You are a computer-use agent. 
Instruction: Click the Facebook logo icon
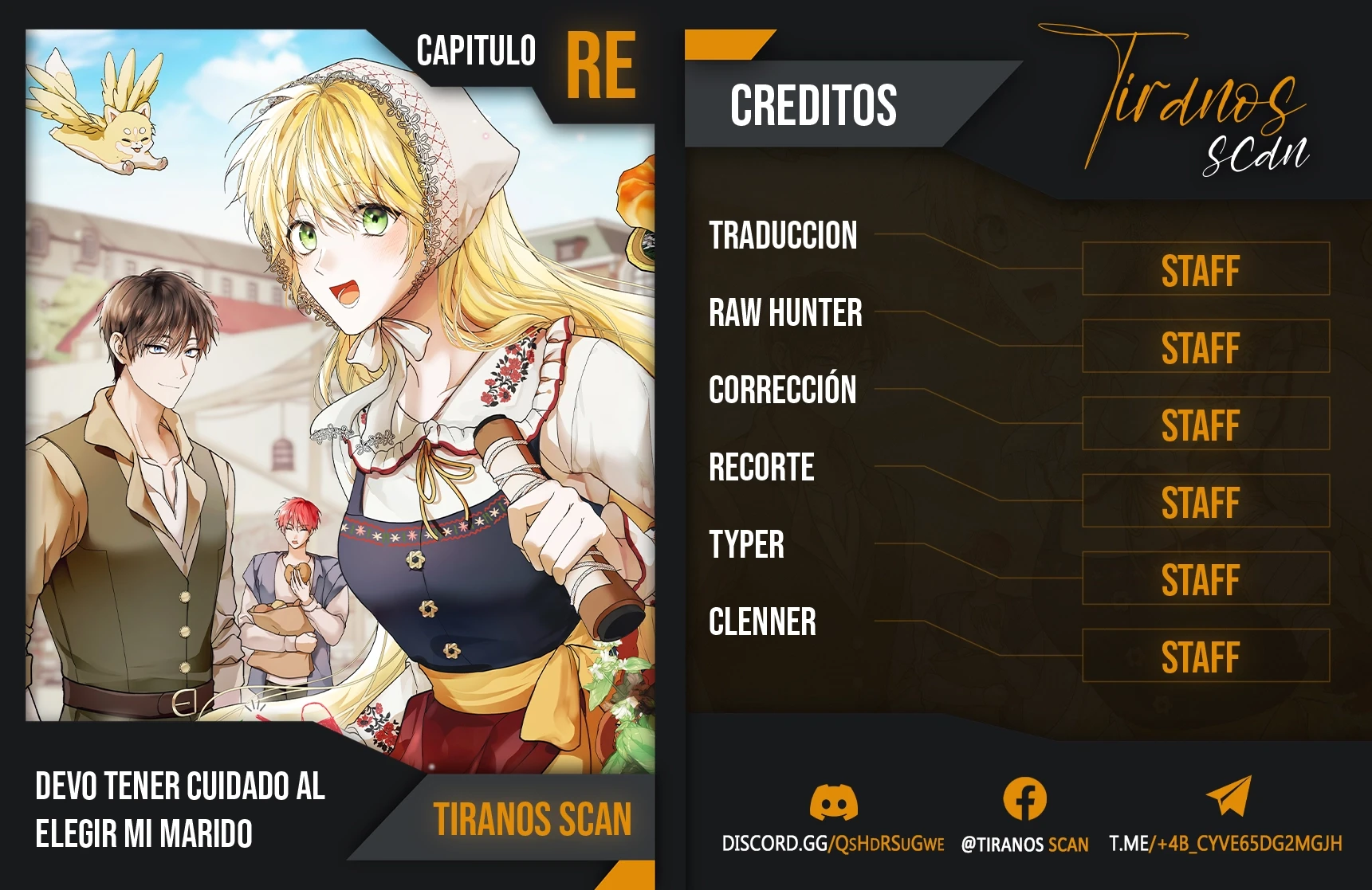coord(1024,798)
